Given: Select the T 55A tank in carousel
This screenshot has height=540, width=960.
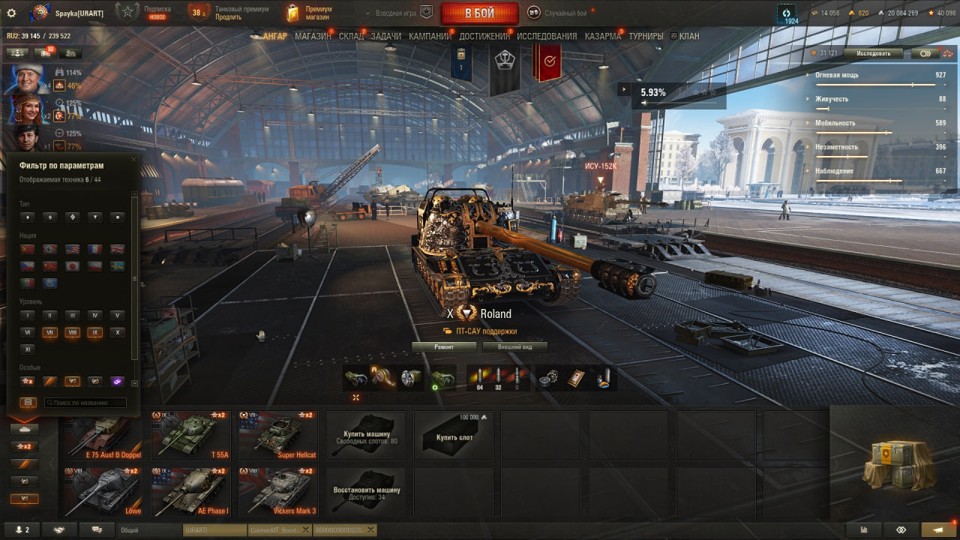Looking at the screenshot, I should pos(192,435).
